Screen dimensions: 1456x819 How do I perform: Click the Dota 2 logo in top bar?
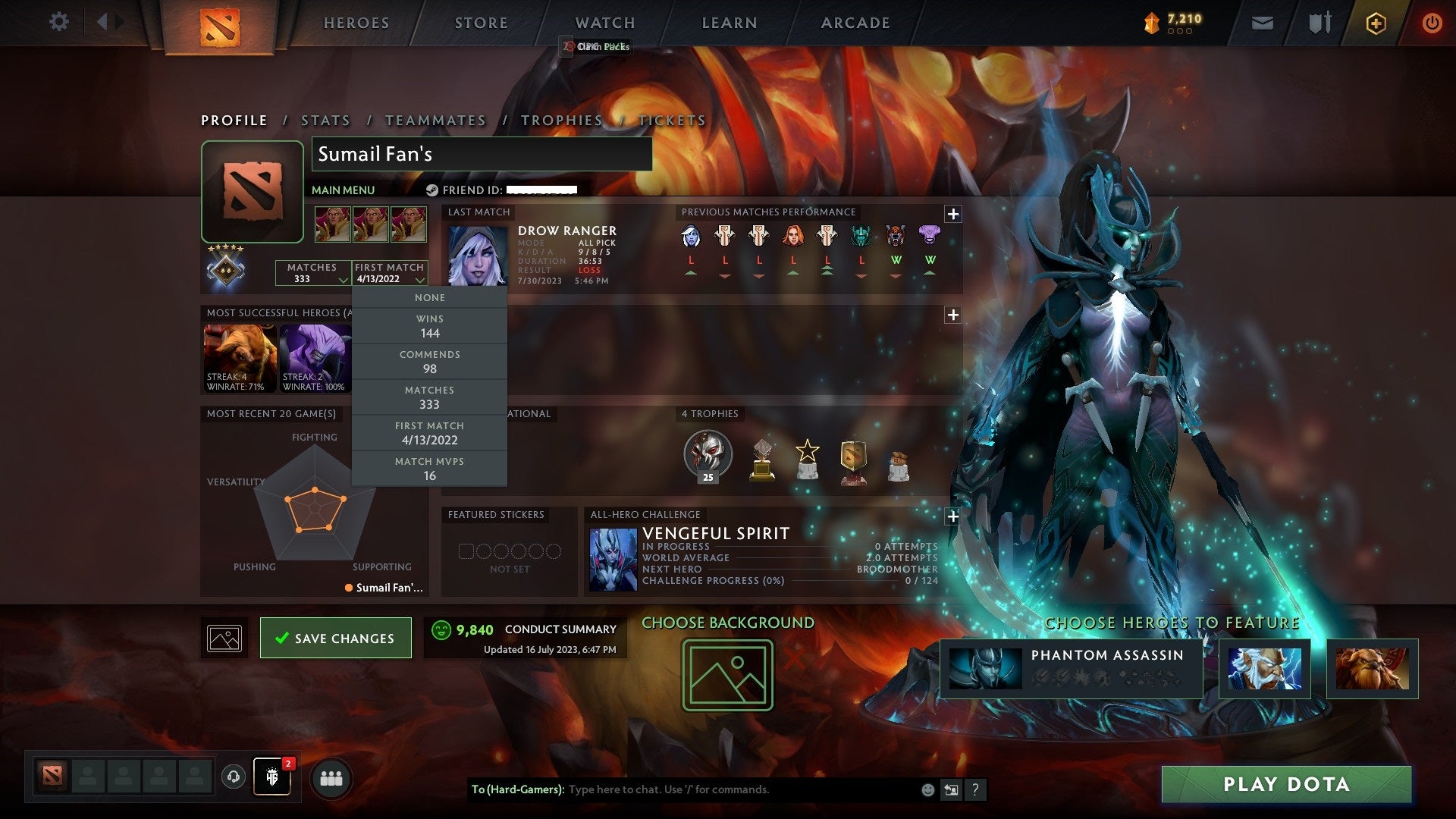(218, 25)
